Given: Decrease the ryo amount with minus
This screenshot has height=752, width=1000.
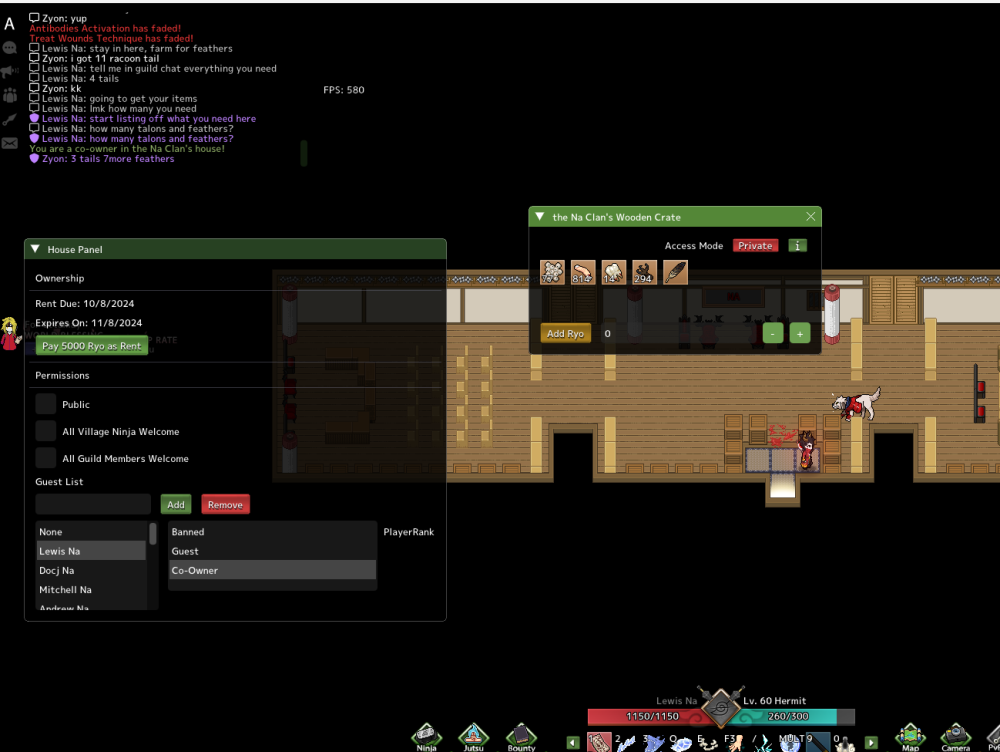Looking at the screenshot, I should click(x=772, y=334).
